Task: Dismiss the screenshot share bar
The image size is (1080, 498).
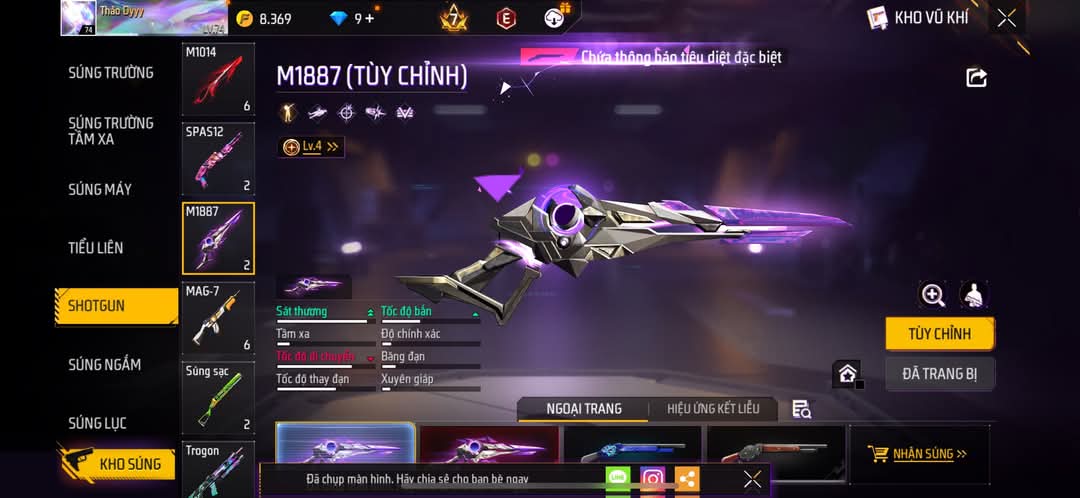Action: tap(753, 479)
